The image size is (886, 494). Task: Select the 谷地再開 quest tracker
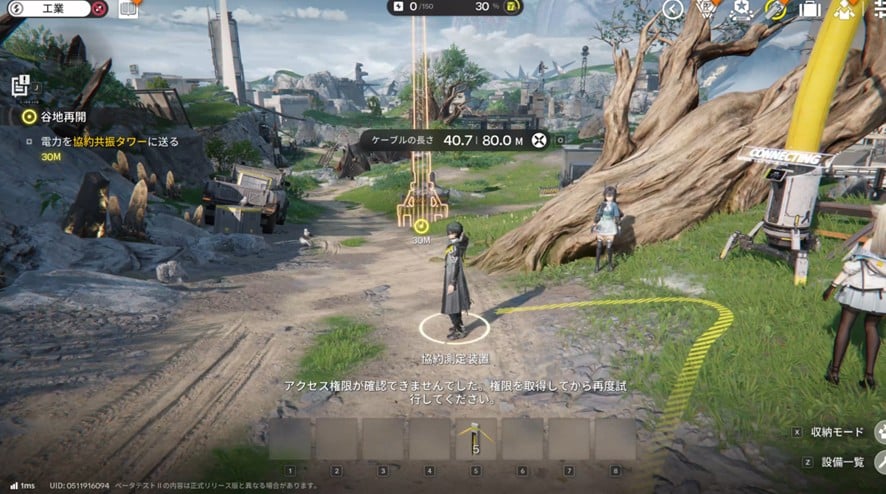click(62, 117)
